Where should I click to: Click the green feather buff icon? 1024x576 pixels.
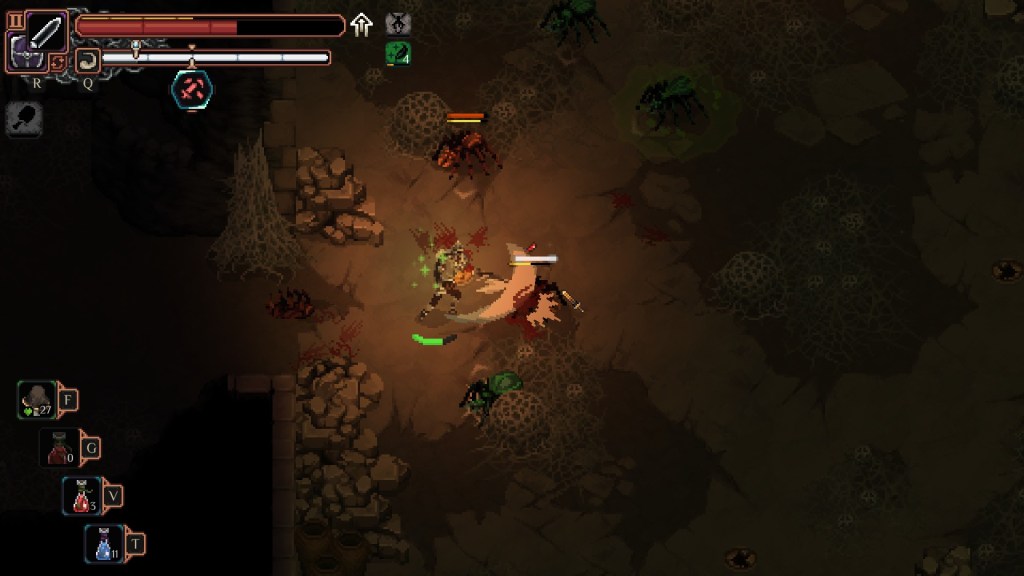coord(397,54)
